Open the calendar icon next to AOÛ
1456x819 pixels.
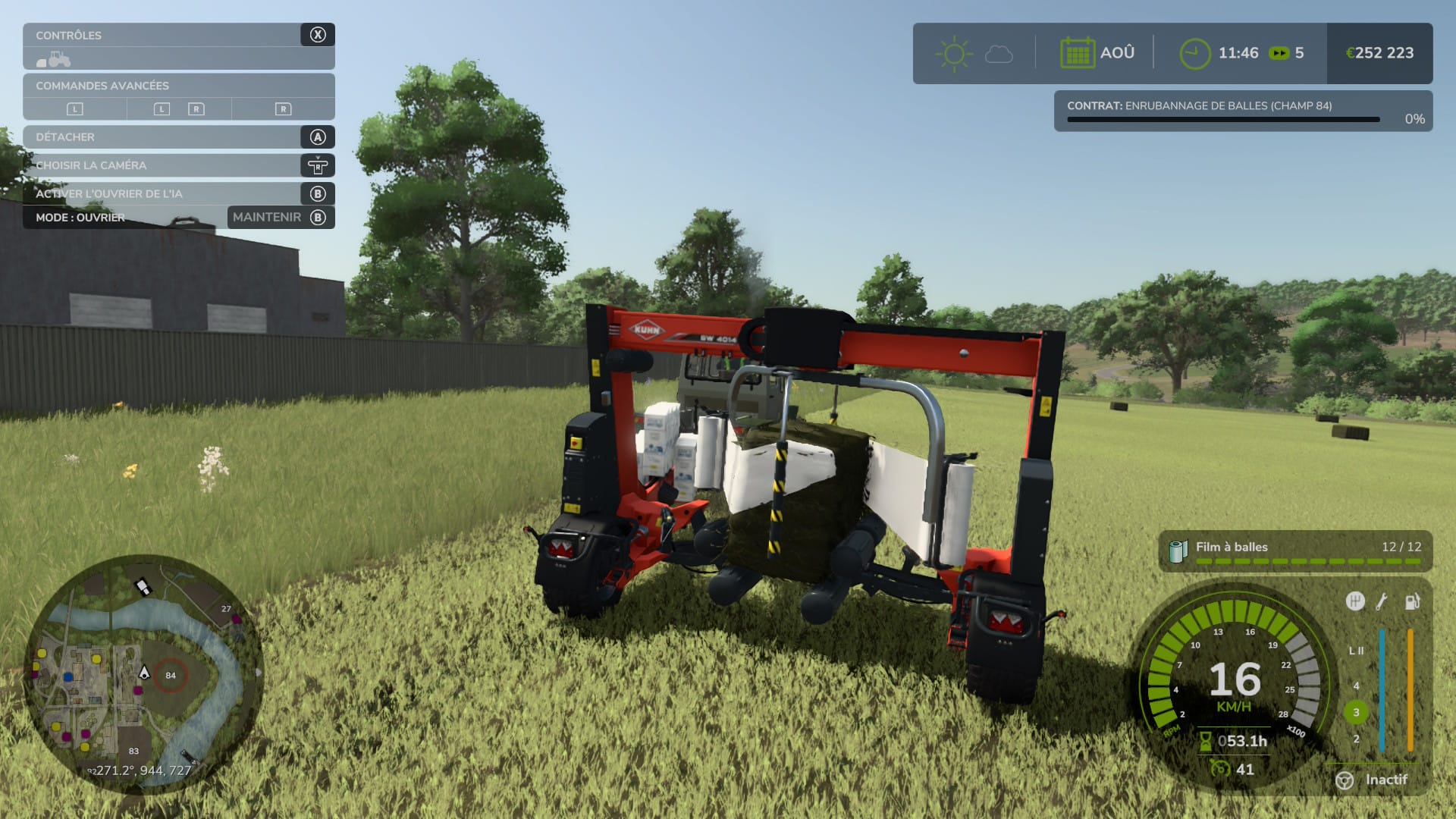pos(1077,53)
